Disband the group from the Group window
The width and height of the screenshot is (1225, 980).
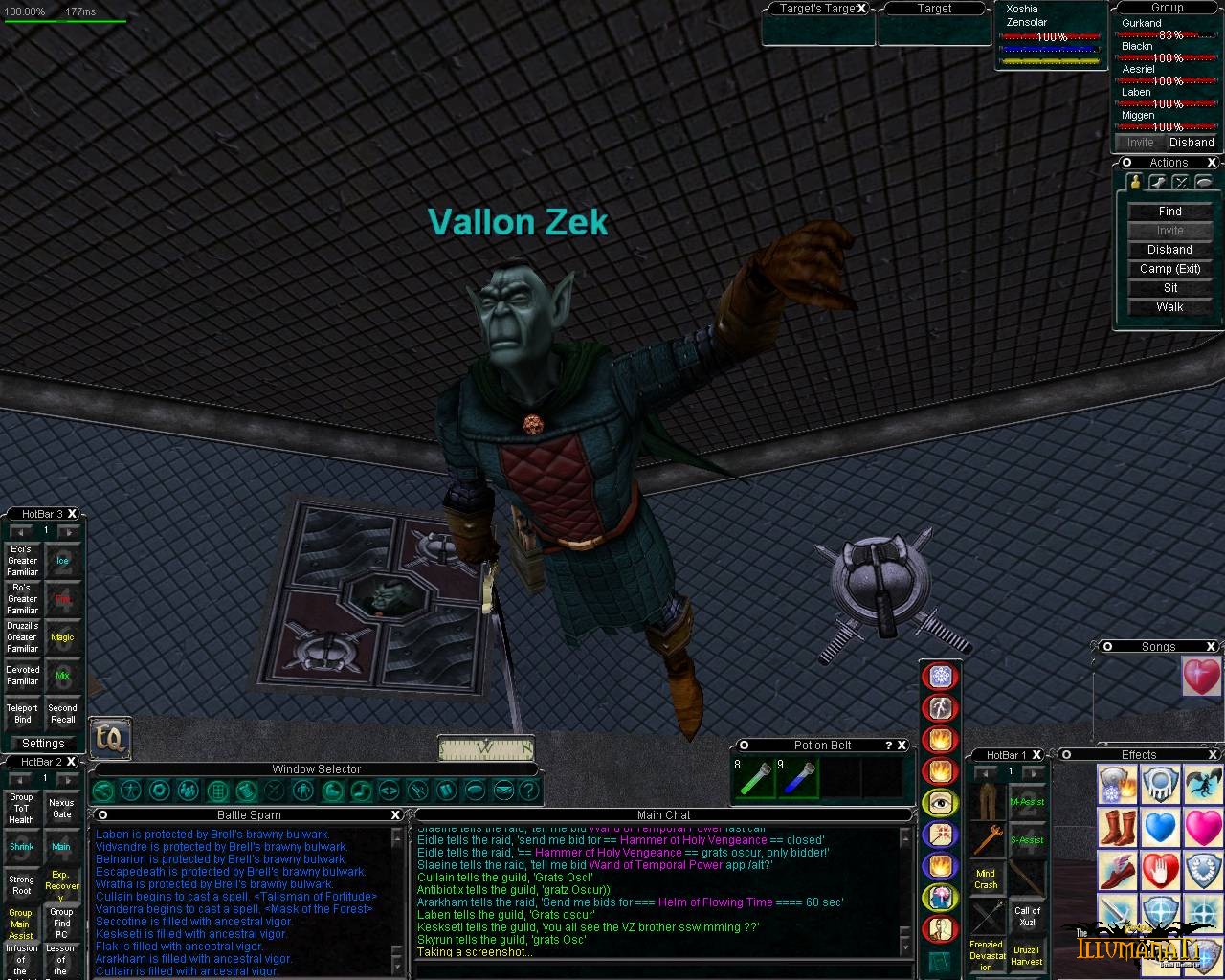(1192, 143)
